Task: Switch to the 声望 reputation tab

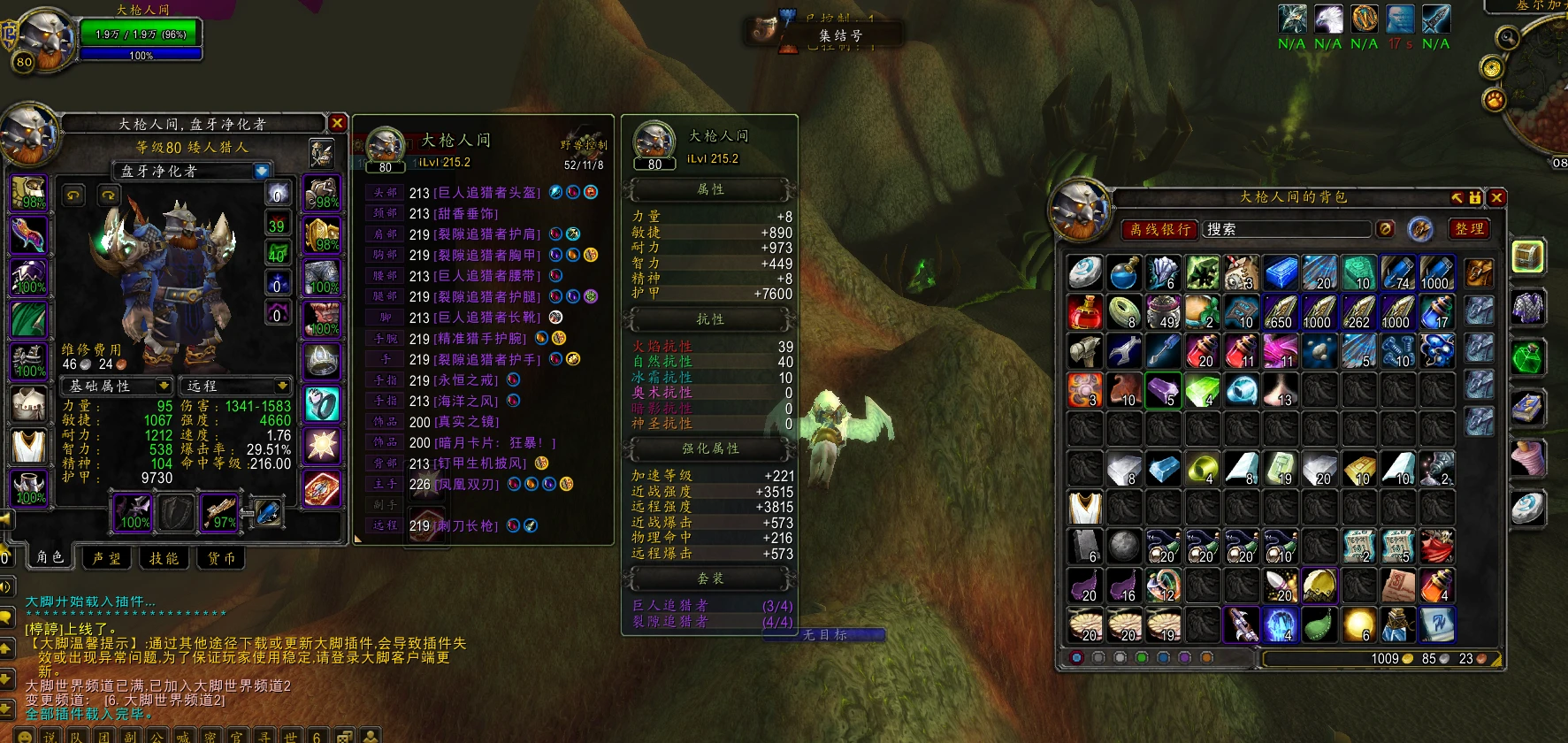Action: [x=106, y=557]
